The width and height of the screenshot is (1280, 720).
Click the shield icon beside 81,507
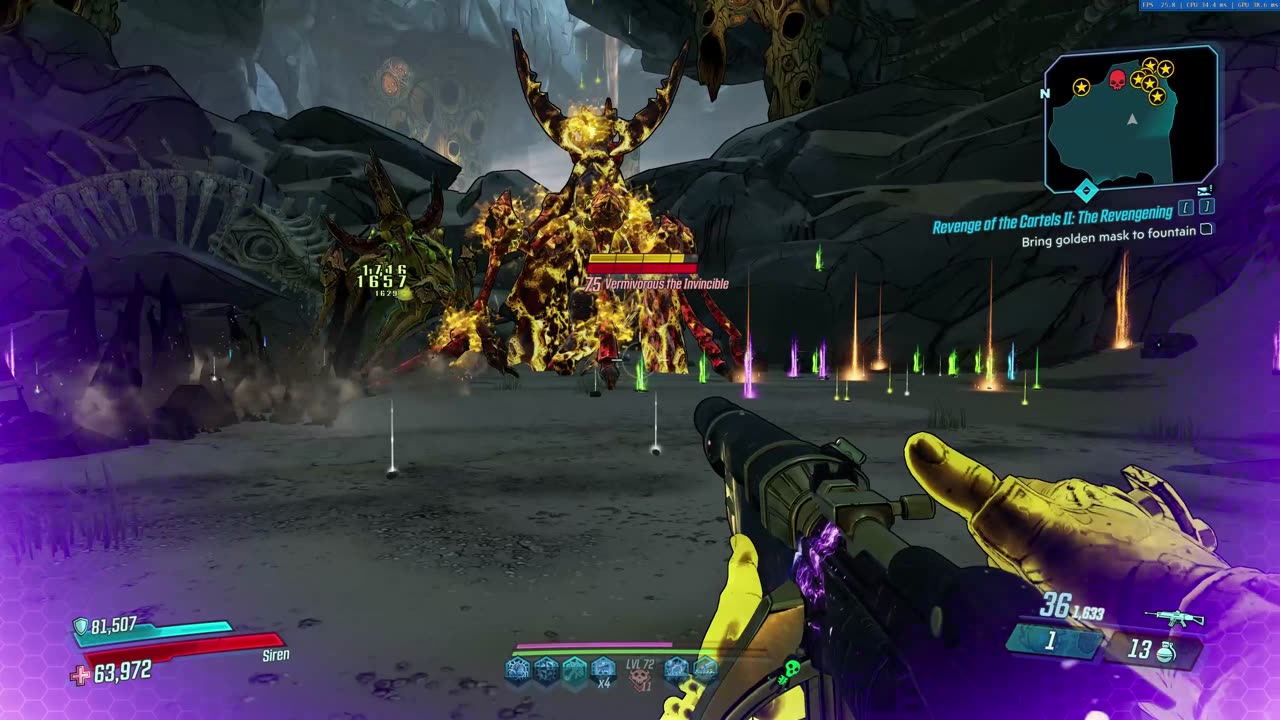80,626
